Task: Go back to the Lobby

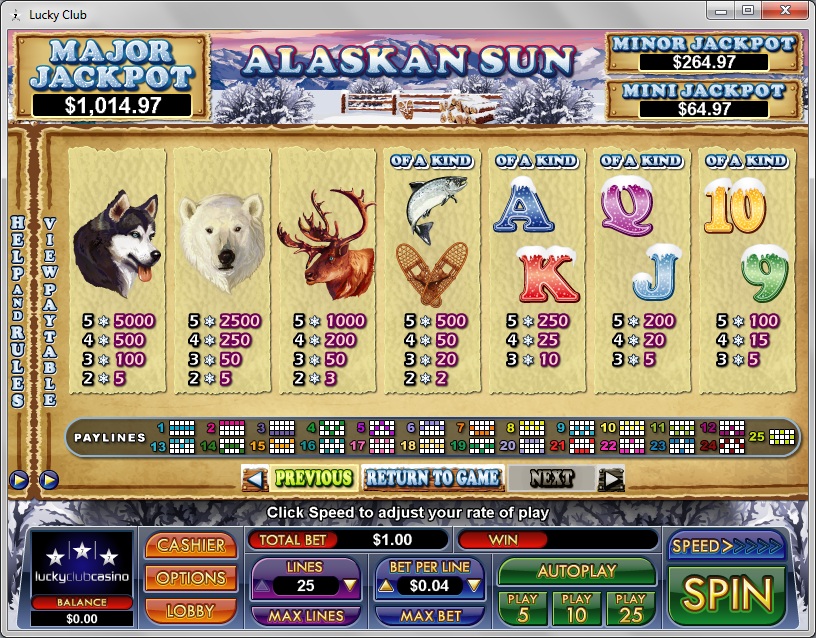Action: (191, 609)
